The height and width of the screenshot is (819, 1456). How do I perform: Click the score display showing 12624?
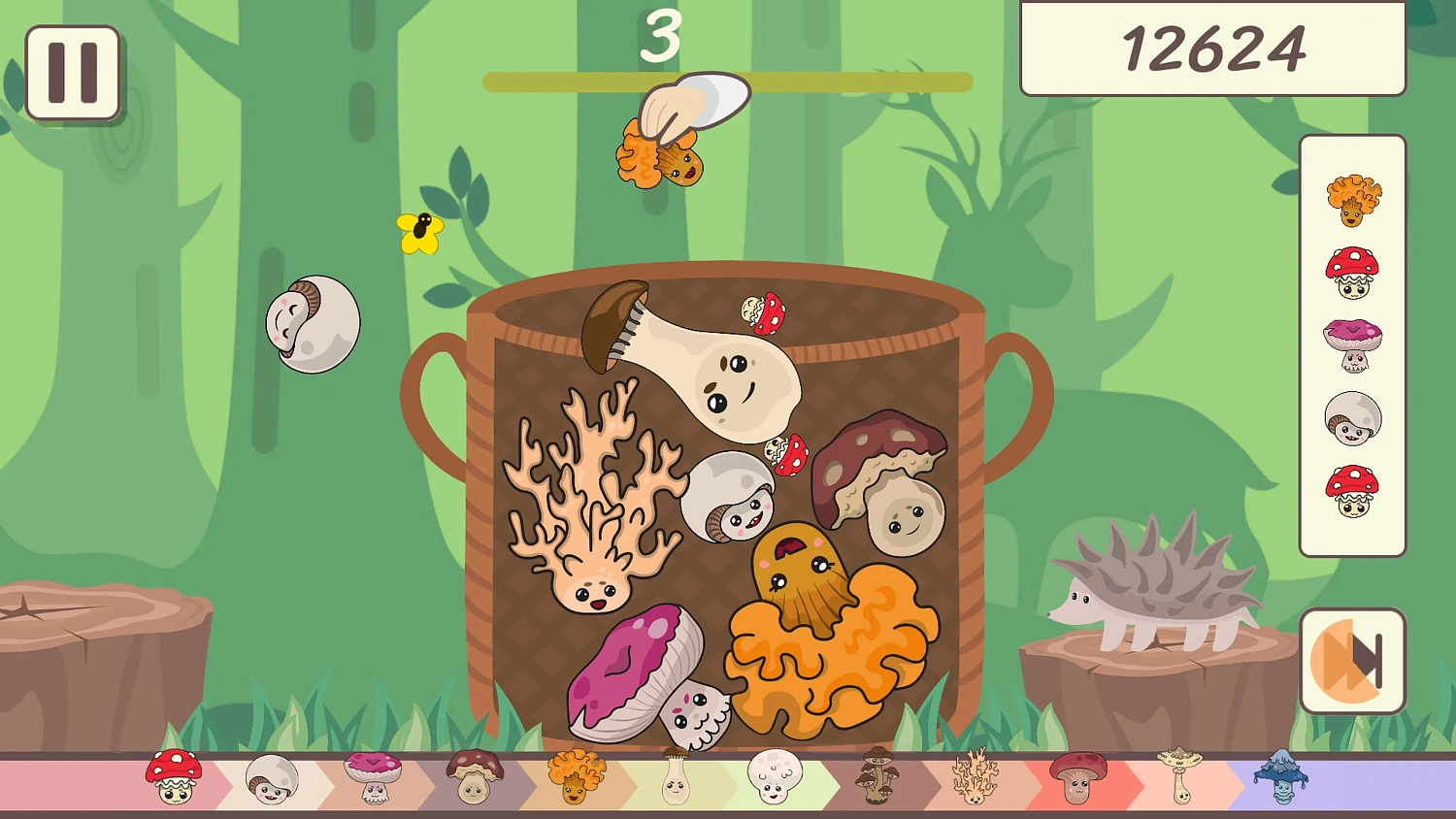pyautogui.click(x=1212, y=49)
